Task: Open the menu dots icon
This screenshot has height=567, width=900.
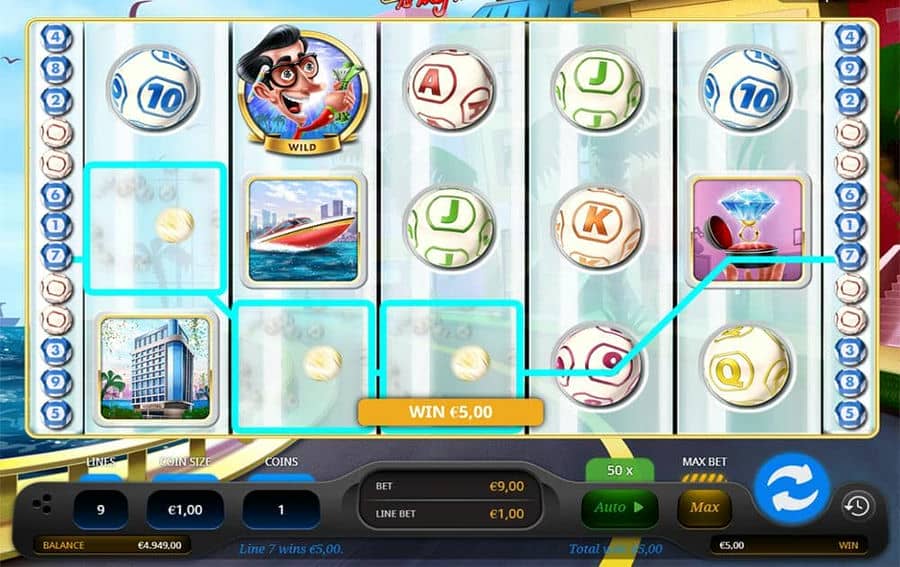Action: [x=40, y=506]
